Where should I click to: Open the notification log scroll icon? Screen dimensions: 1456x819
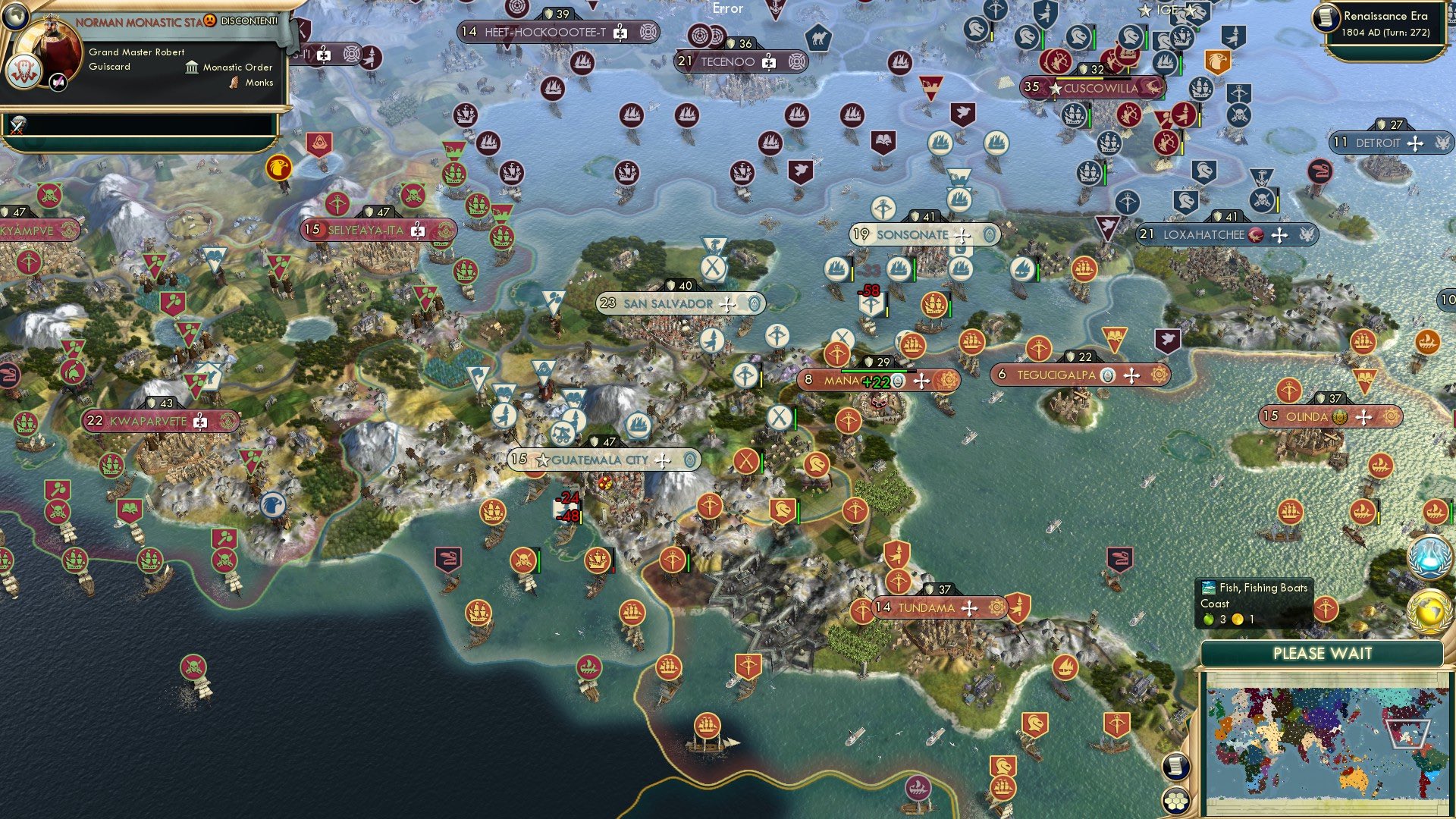click(x=1176, y=767)
